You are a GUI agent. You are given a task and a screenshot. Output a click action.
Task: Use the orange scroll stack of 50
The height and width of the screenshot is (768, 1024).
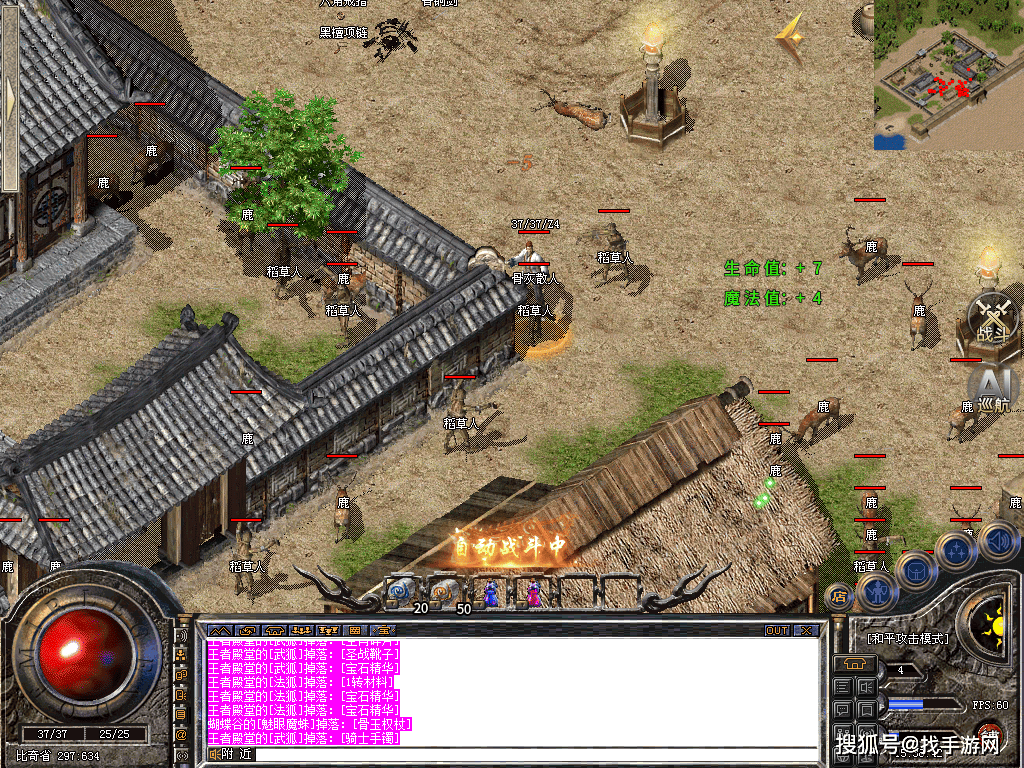[x=447, y=592]
